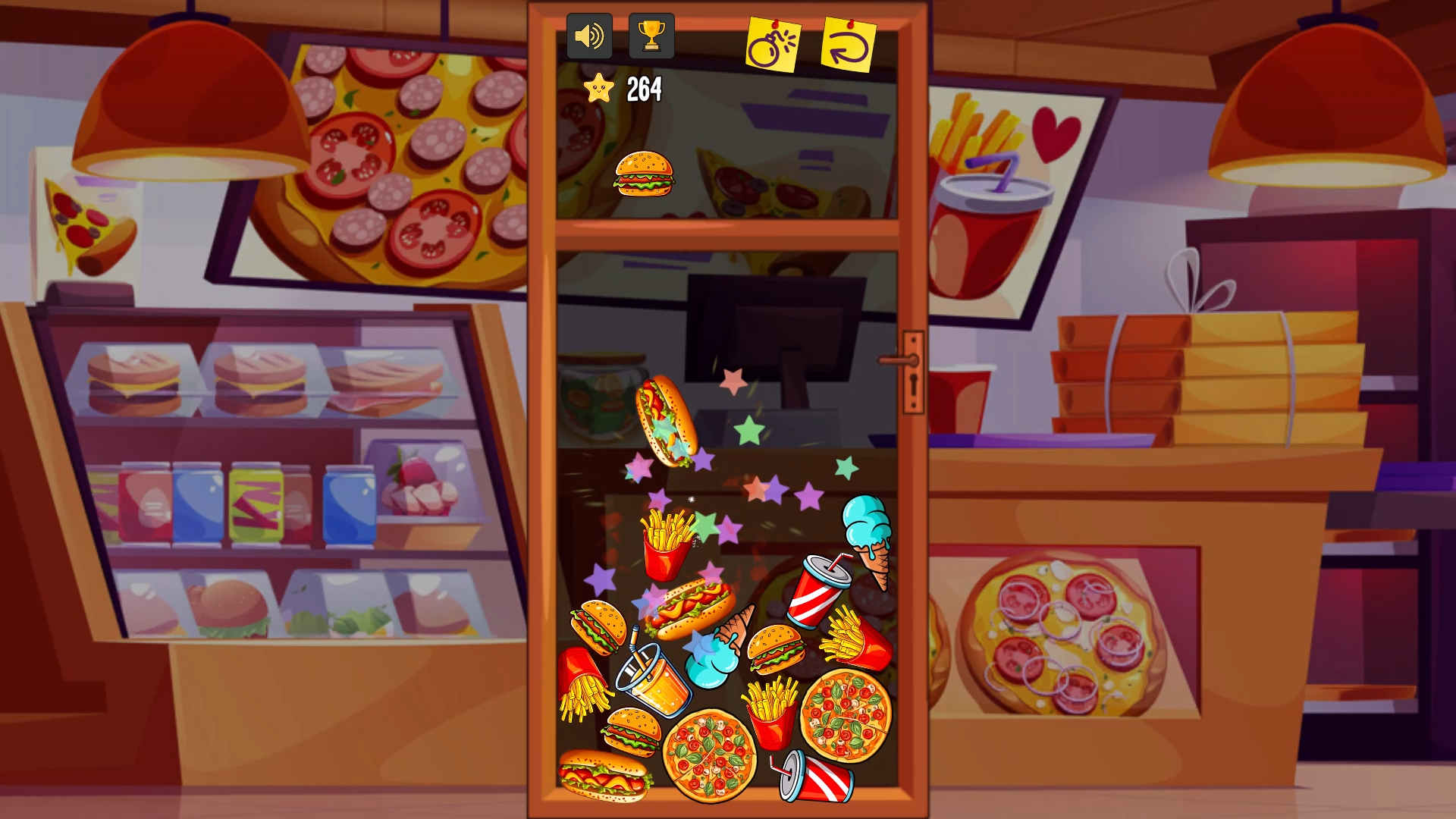
Task: Open the retry option on the yellow note
Action: 849,43
